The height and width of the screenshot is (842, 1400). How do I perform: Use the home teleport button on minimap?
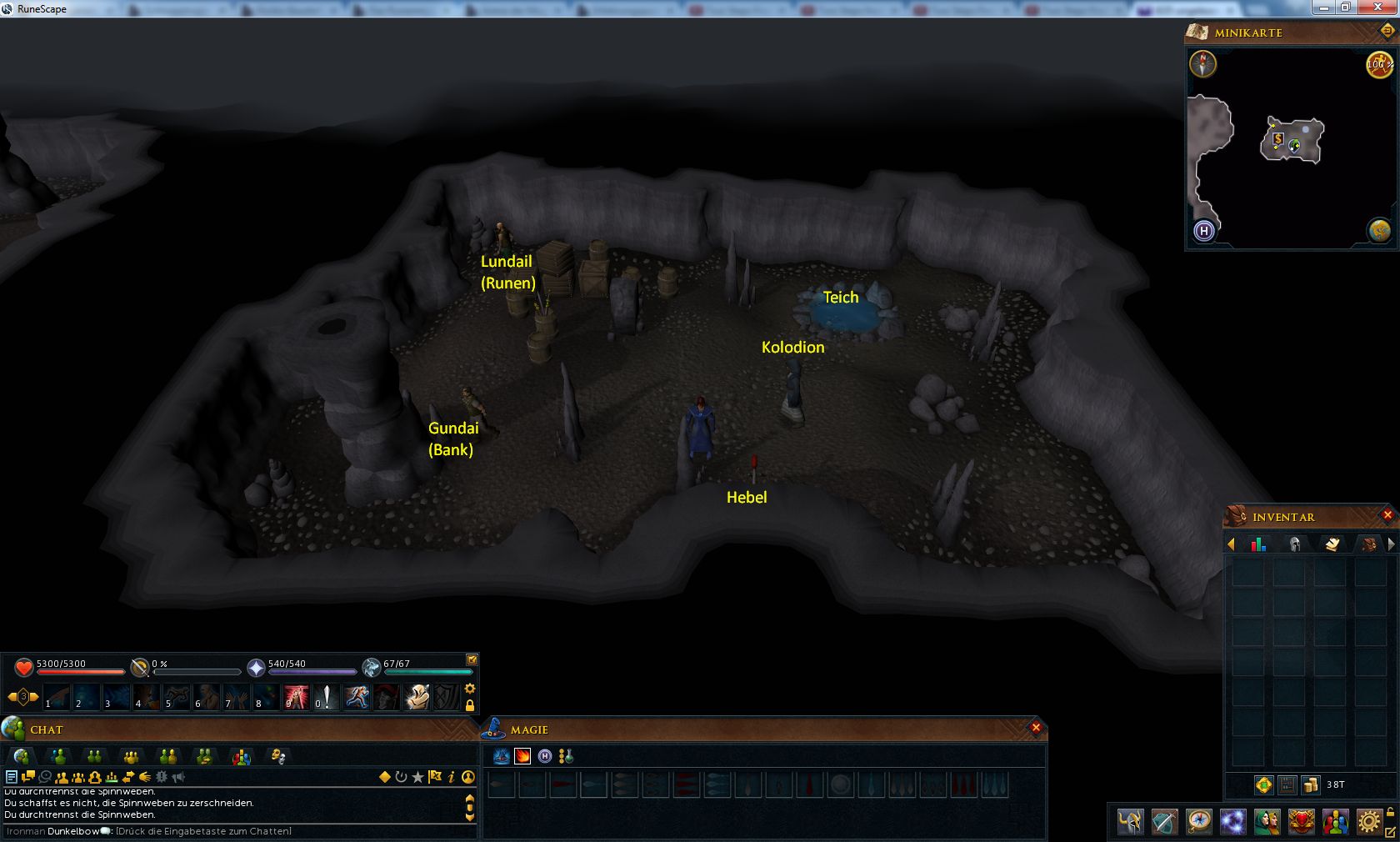[1204, 231]
